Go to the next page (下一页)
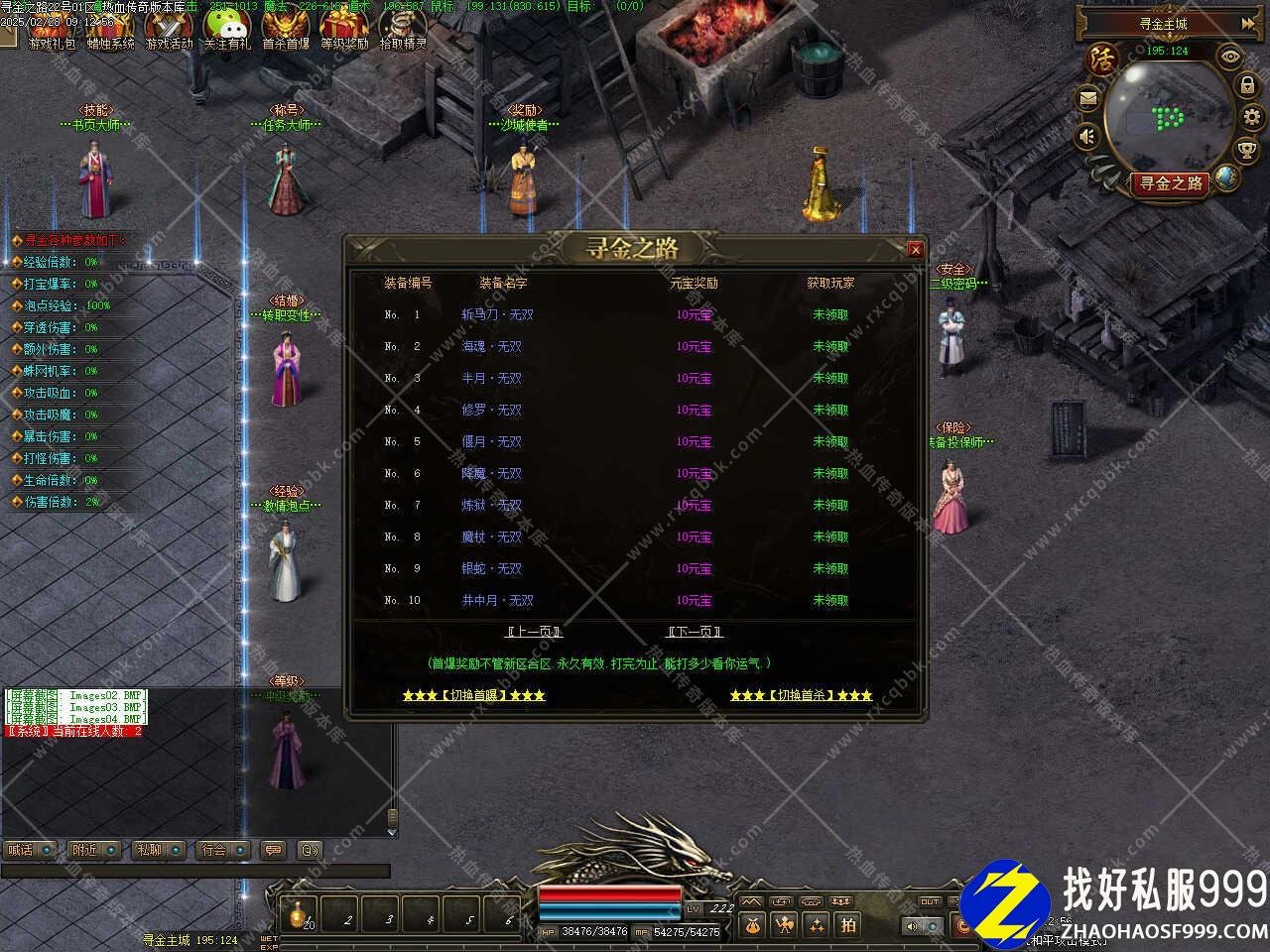The height and width of the screenshot is (952, 1270). click(x=694, y=632)
